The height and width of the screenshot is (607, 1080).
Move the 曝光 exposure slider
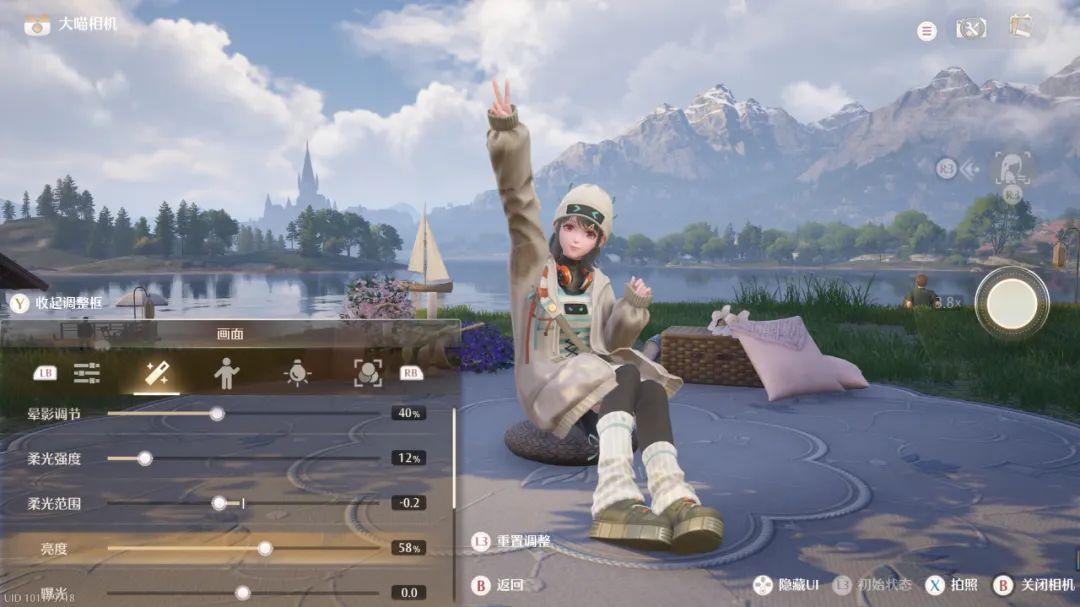[x=242, y=593]
